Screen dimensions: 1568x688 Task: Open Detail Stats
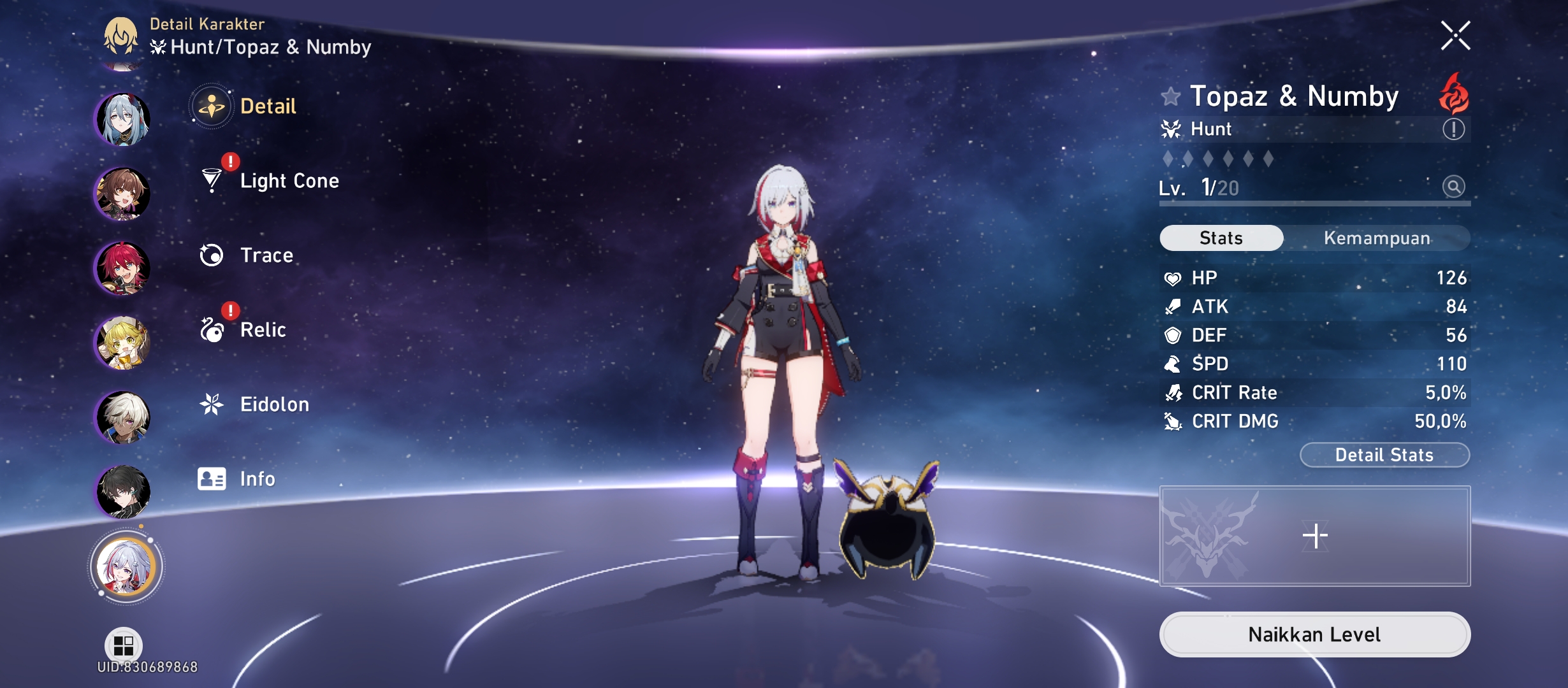click(1385, 454)
